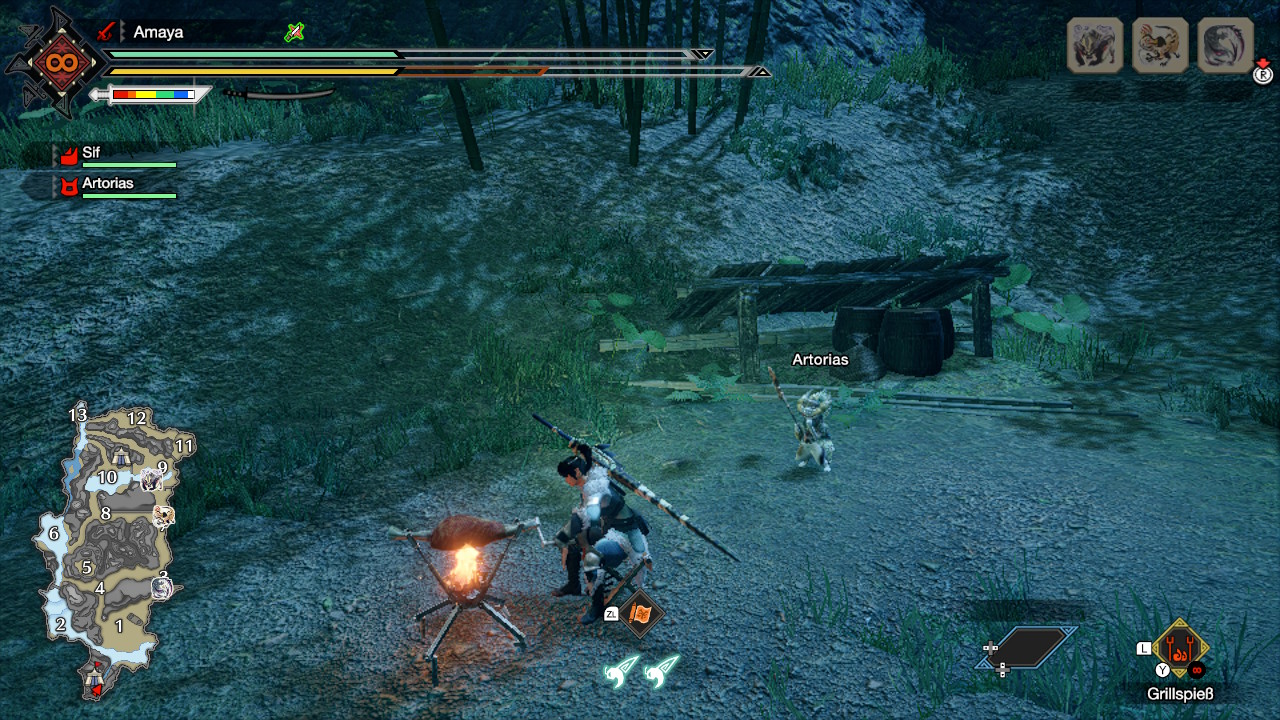Image resolution: width=1280 pixels, height=720 pixels.
Task: Select the yellow bird wyvern monster icon
Action: click(x=1160, y=45)
